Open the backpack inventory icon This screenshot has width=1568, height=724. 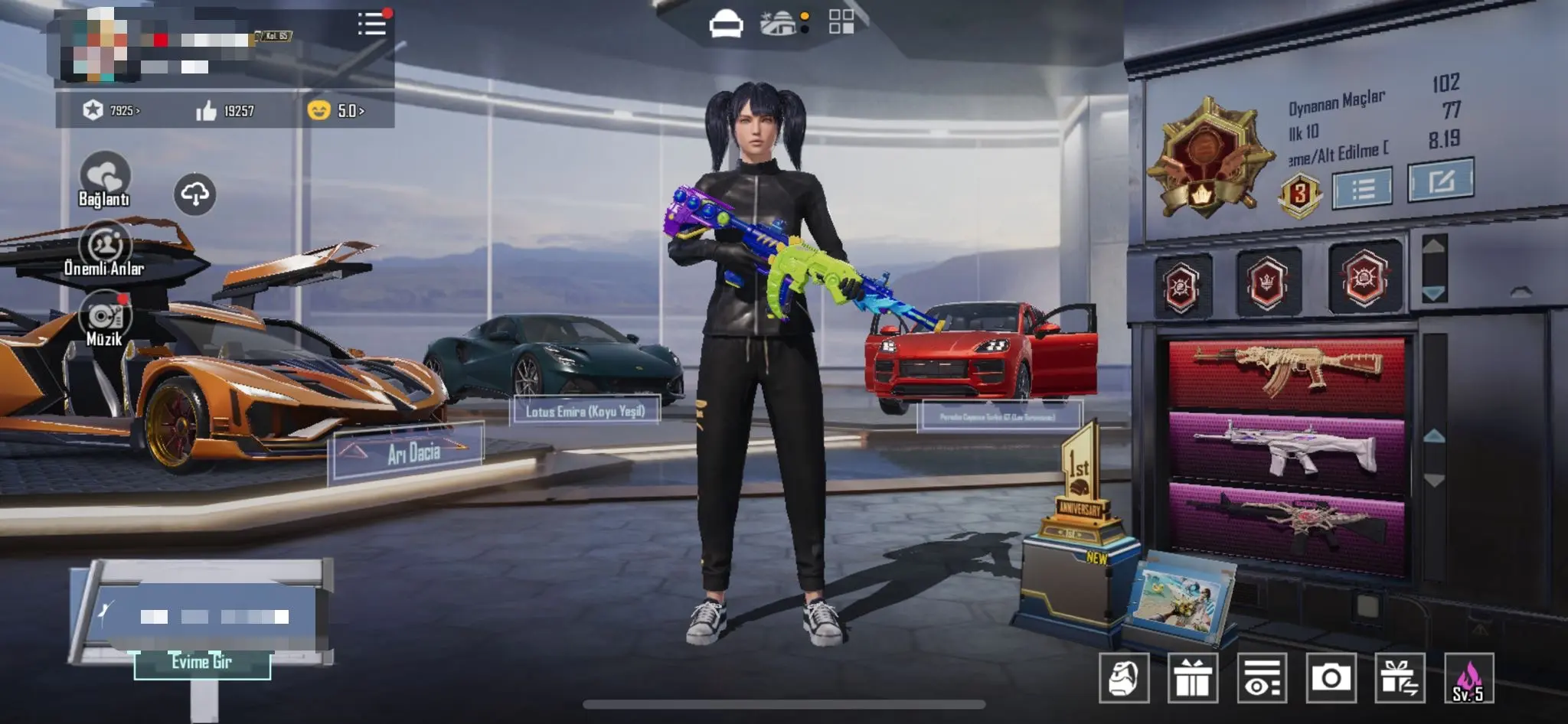pos(1124,678)
